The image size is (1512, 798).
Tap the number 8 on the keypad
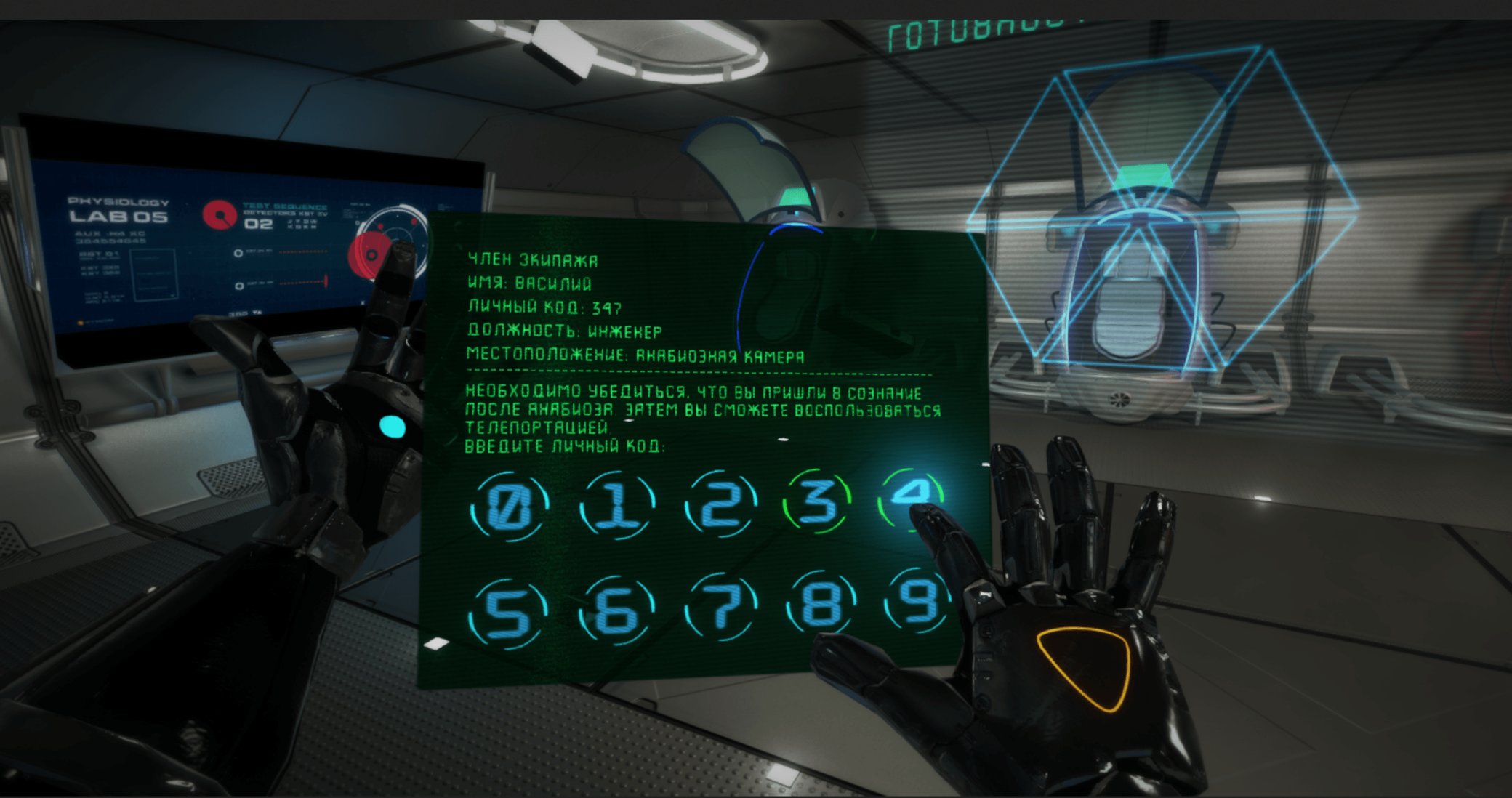(821, 605)
